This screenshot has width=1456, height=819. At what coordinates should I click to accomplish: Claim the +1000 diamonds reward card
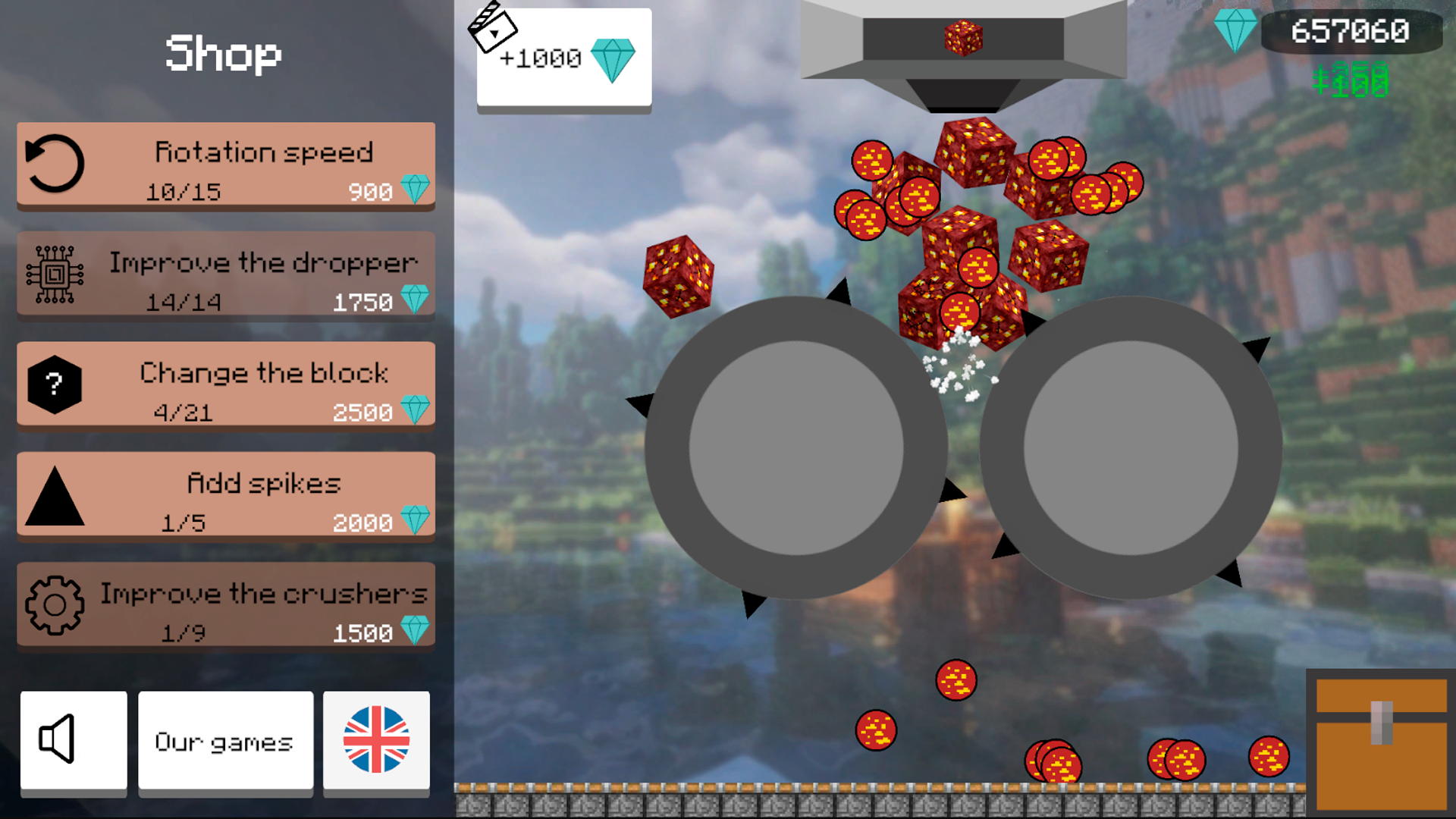click(563, 61)
